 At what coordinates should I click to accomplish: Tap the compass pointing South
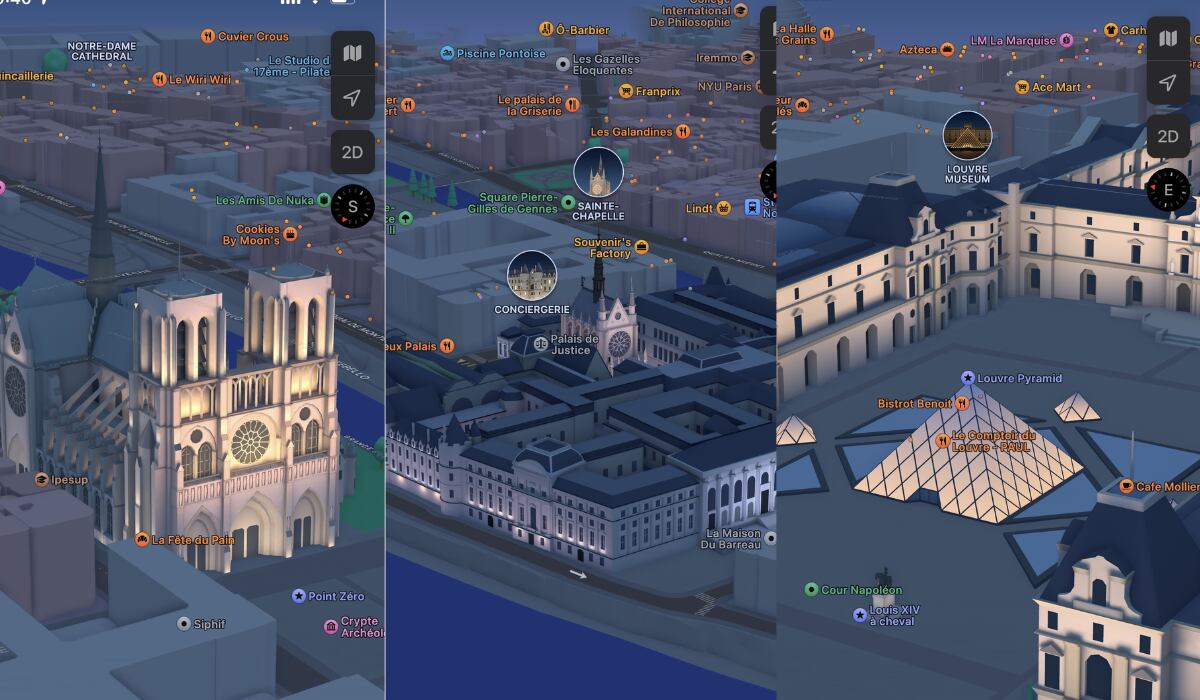click(352, 206)
